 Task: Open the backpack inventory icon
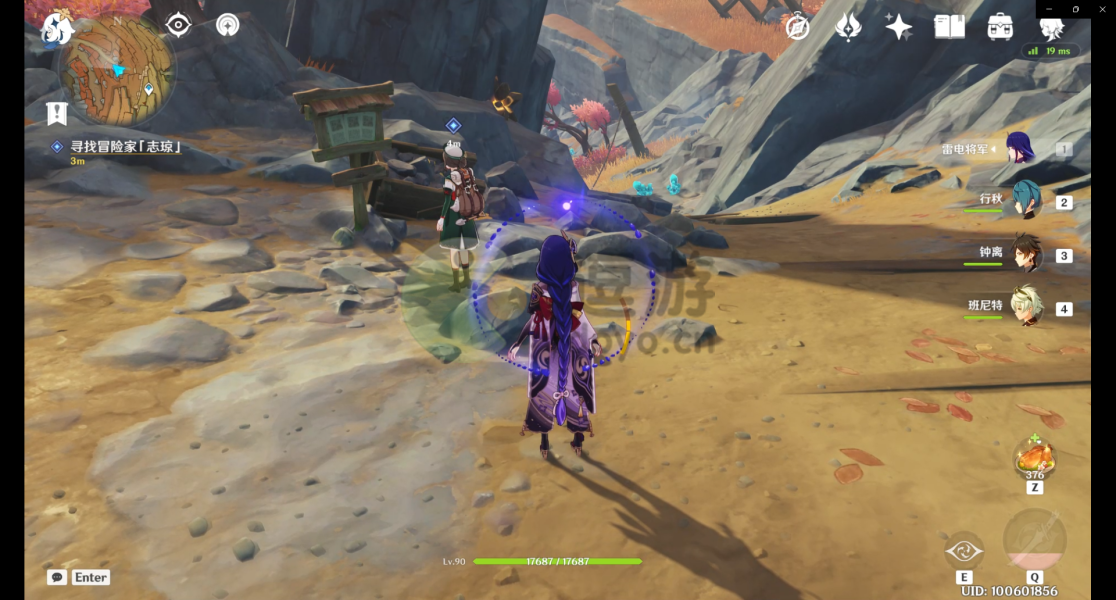point(1000,27)
